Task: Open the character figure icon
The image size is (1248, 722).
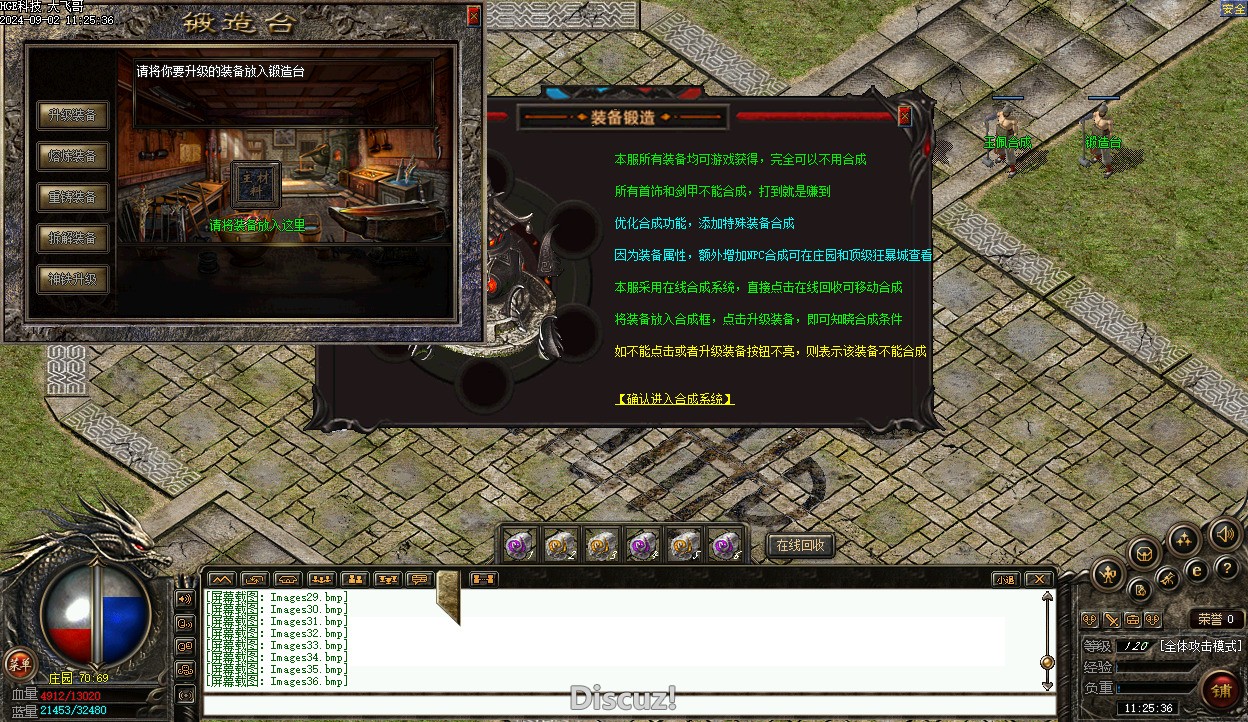Action: (1108, 573)
